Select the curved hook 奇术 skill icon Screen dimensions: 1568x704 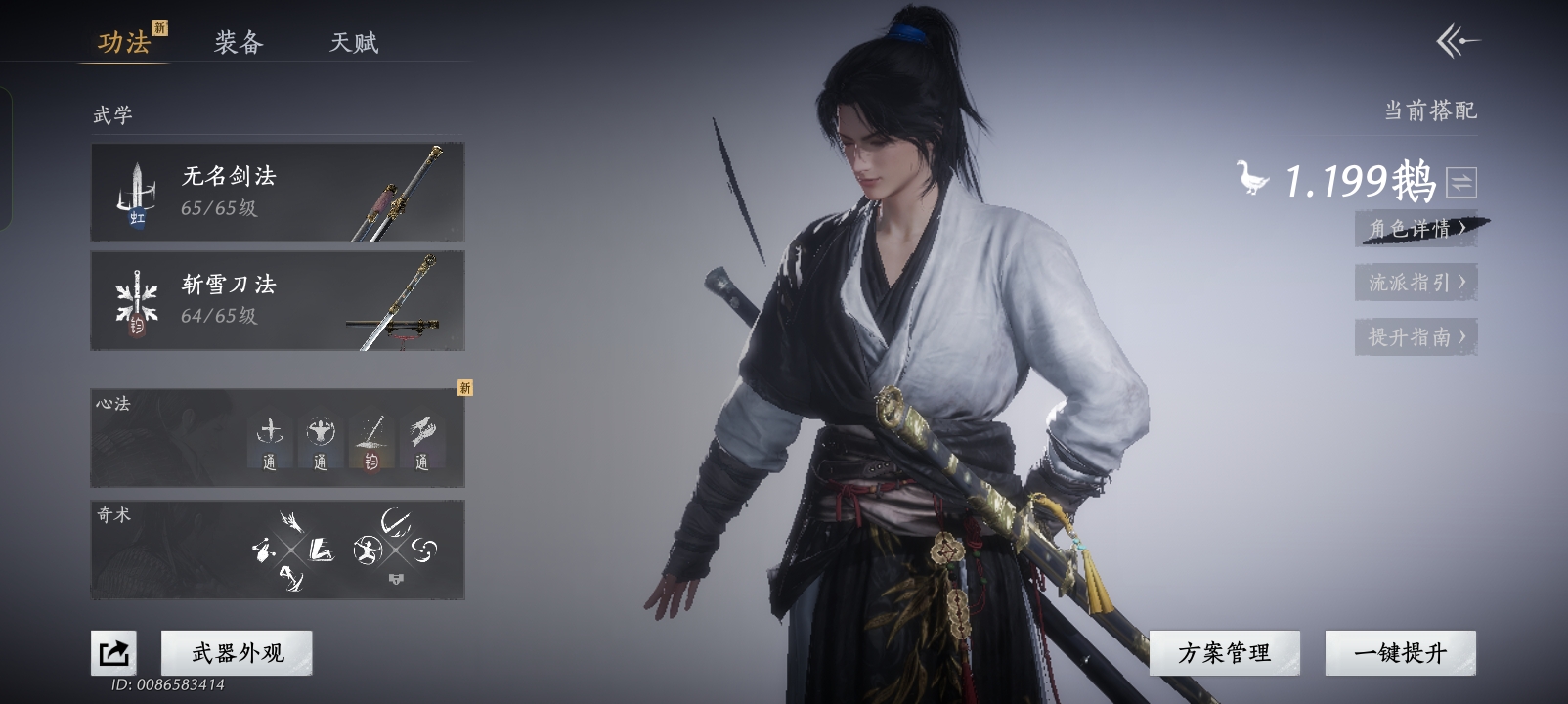click(397, 522)
